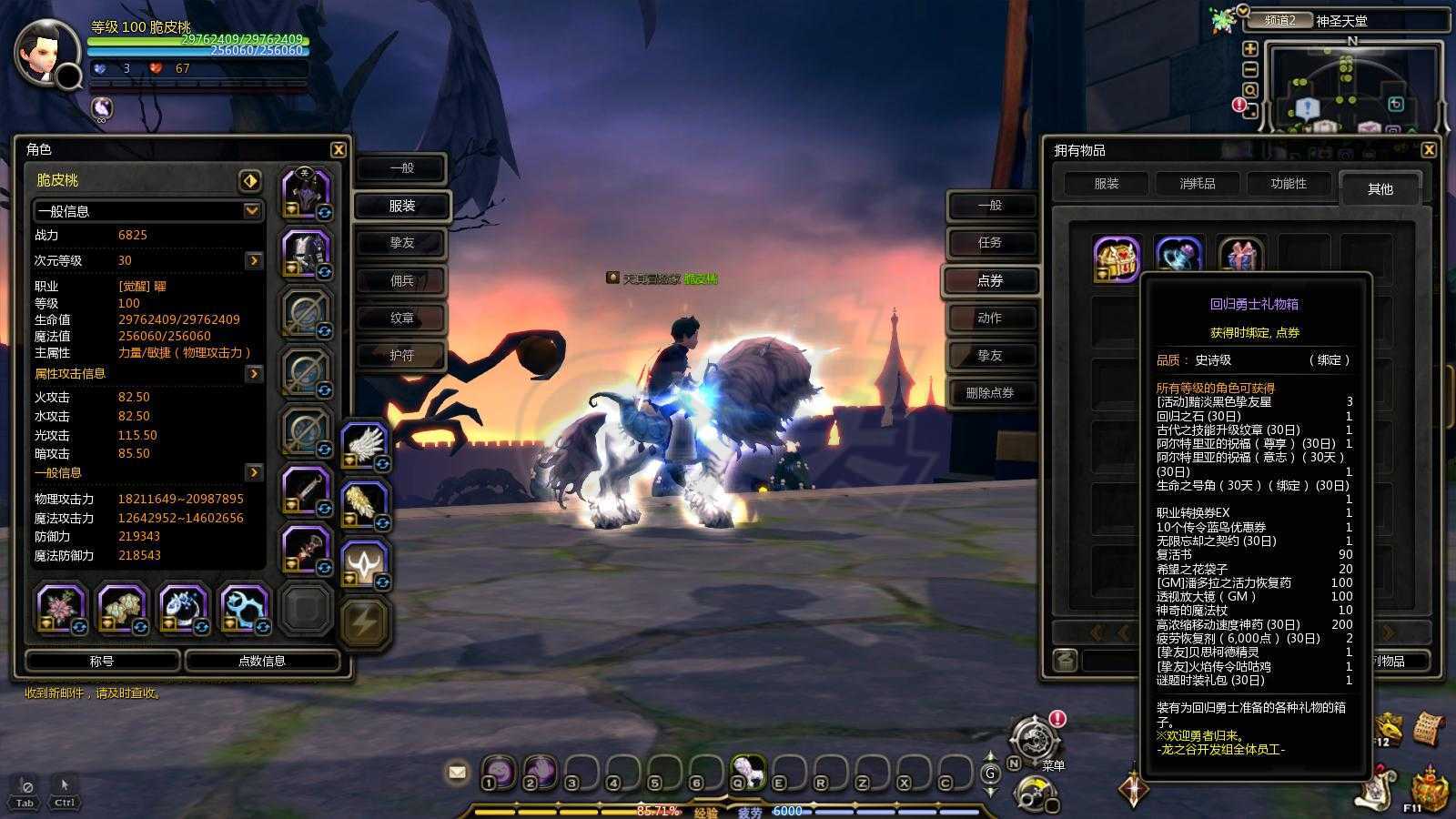Open the 功能性 inventory tab
This screenshot has width=1456, height=819.
[1288, 184]
